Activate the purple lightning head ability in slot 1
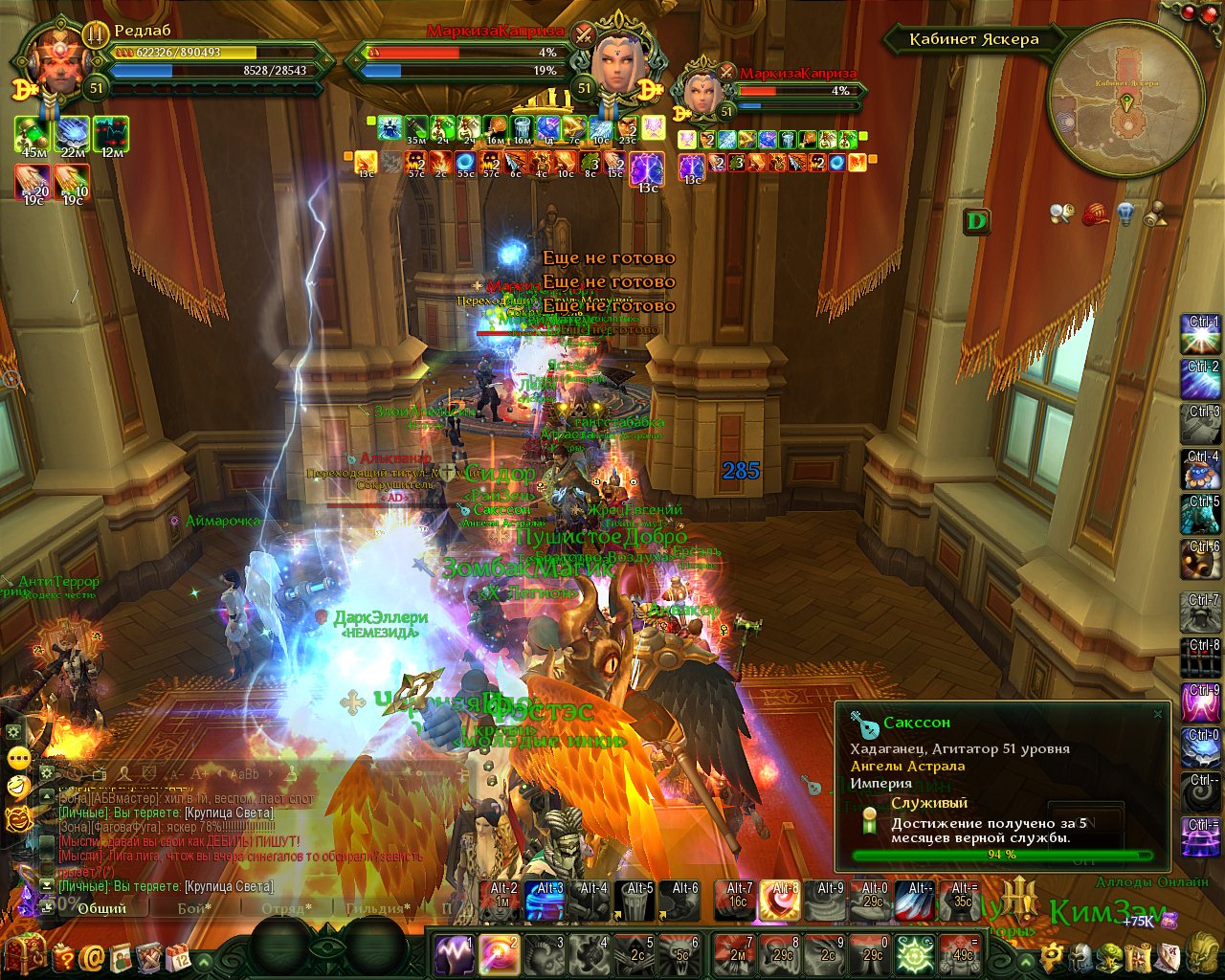The height and width of the screenshot is (980, 1225). click(x=454, y=954)
